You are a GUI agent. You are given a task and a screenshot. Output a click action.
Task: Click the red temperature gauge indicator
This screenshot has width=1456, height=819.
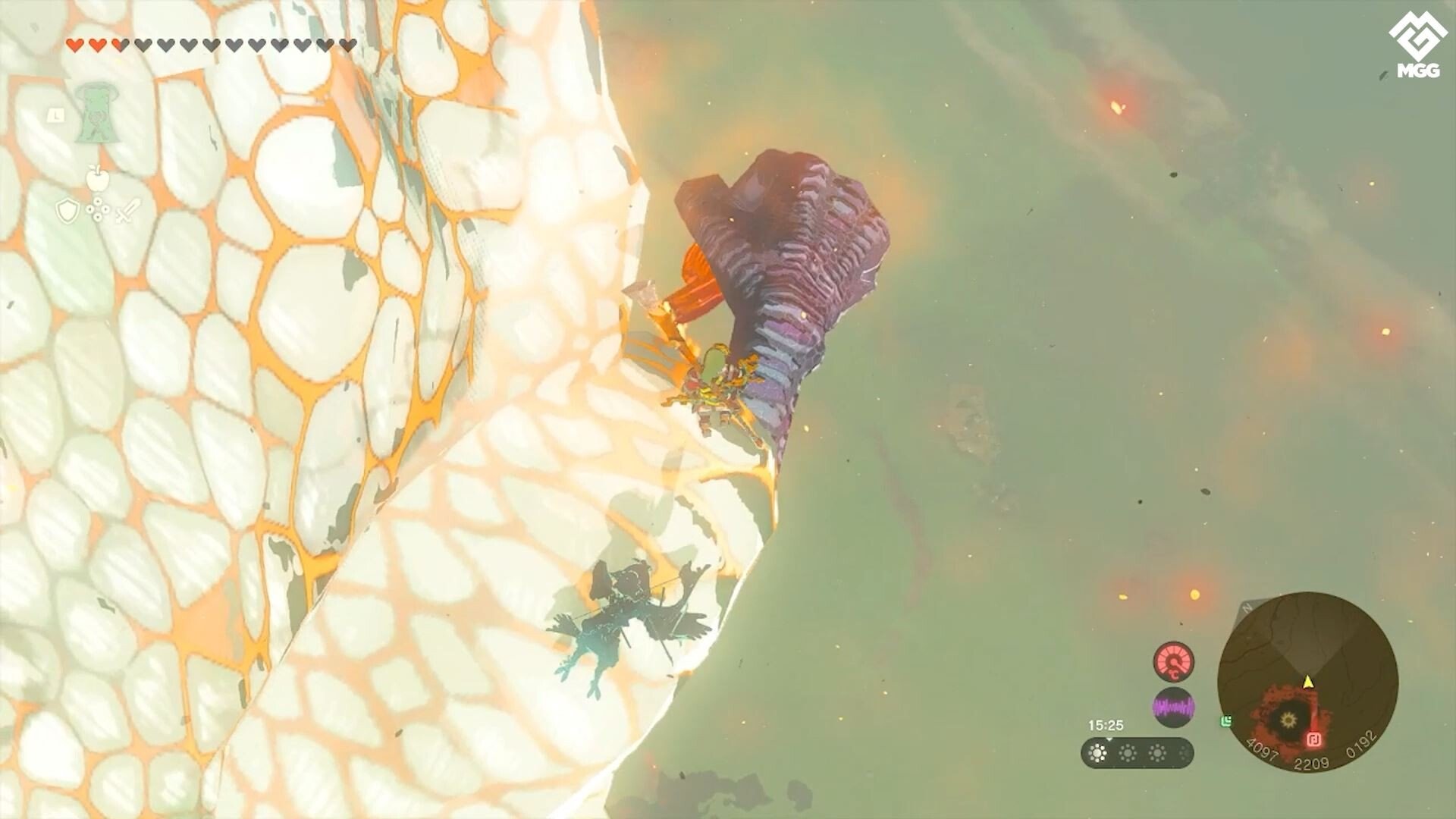[x=1174, y=662]
